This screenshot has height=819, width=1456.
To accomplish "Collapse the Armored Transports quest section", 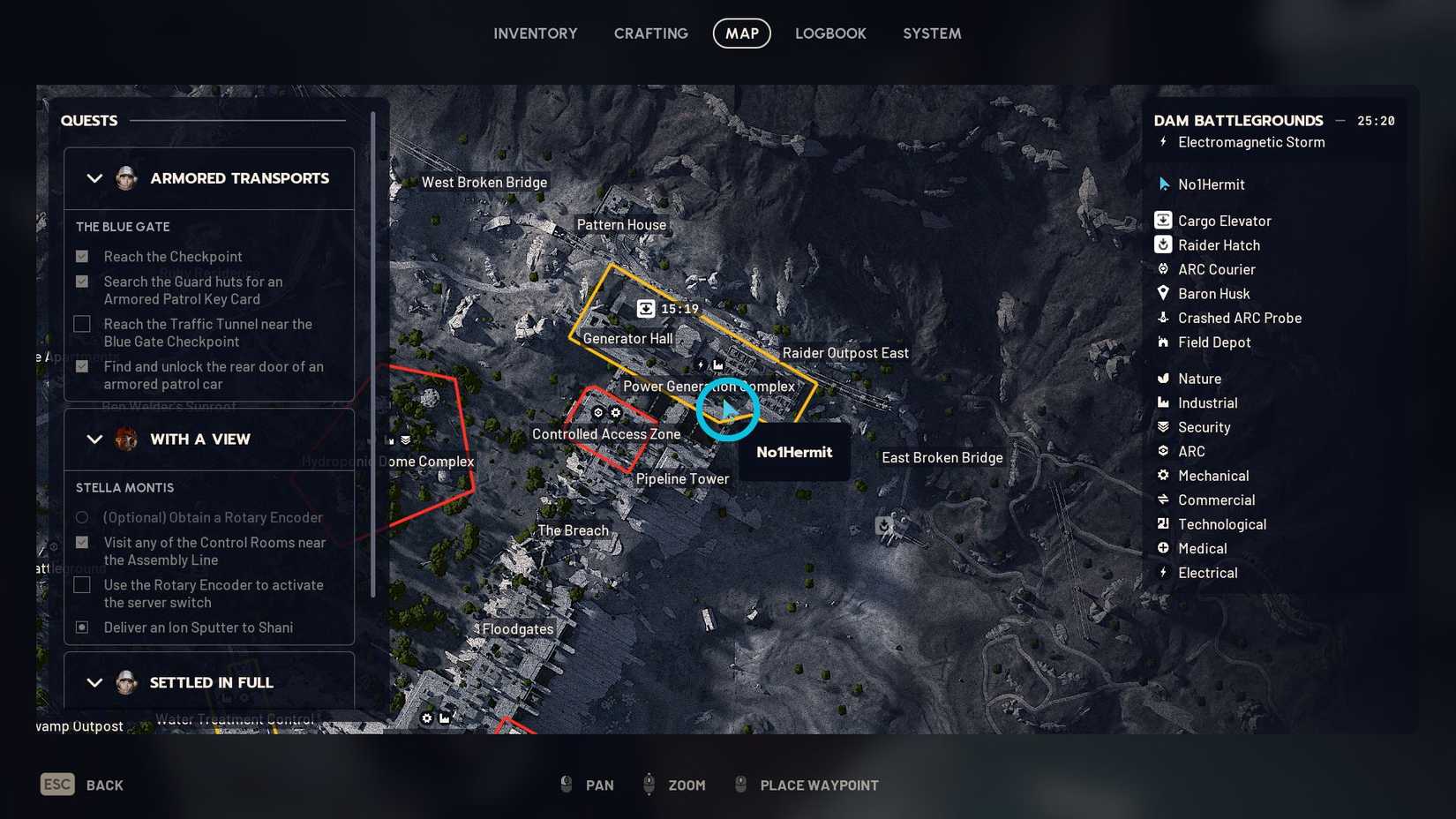I will (95, 178).
